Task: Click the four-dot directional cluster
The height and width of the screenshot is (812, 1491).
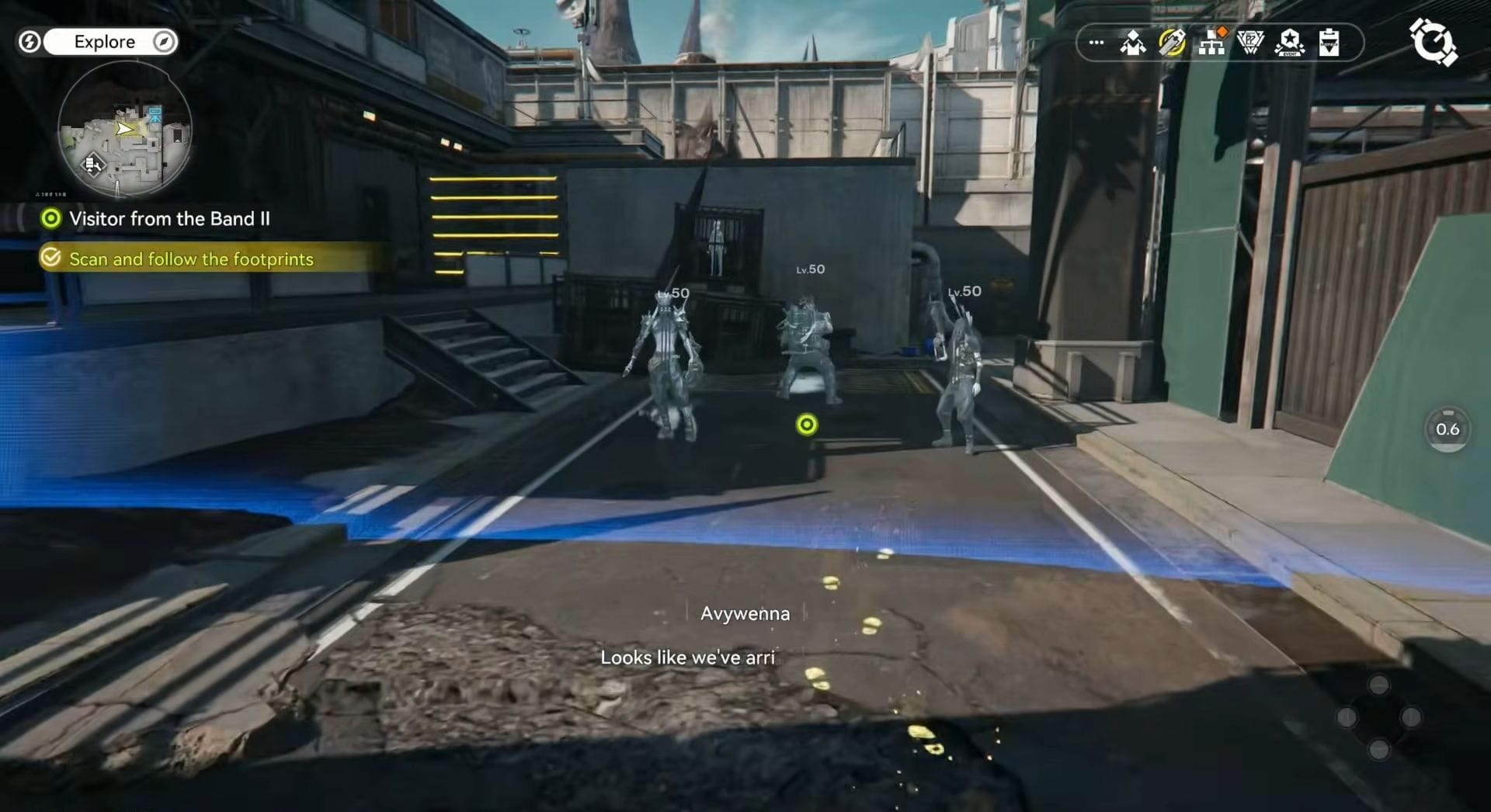Action: click(x=1379, y=717)
